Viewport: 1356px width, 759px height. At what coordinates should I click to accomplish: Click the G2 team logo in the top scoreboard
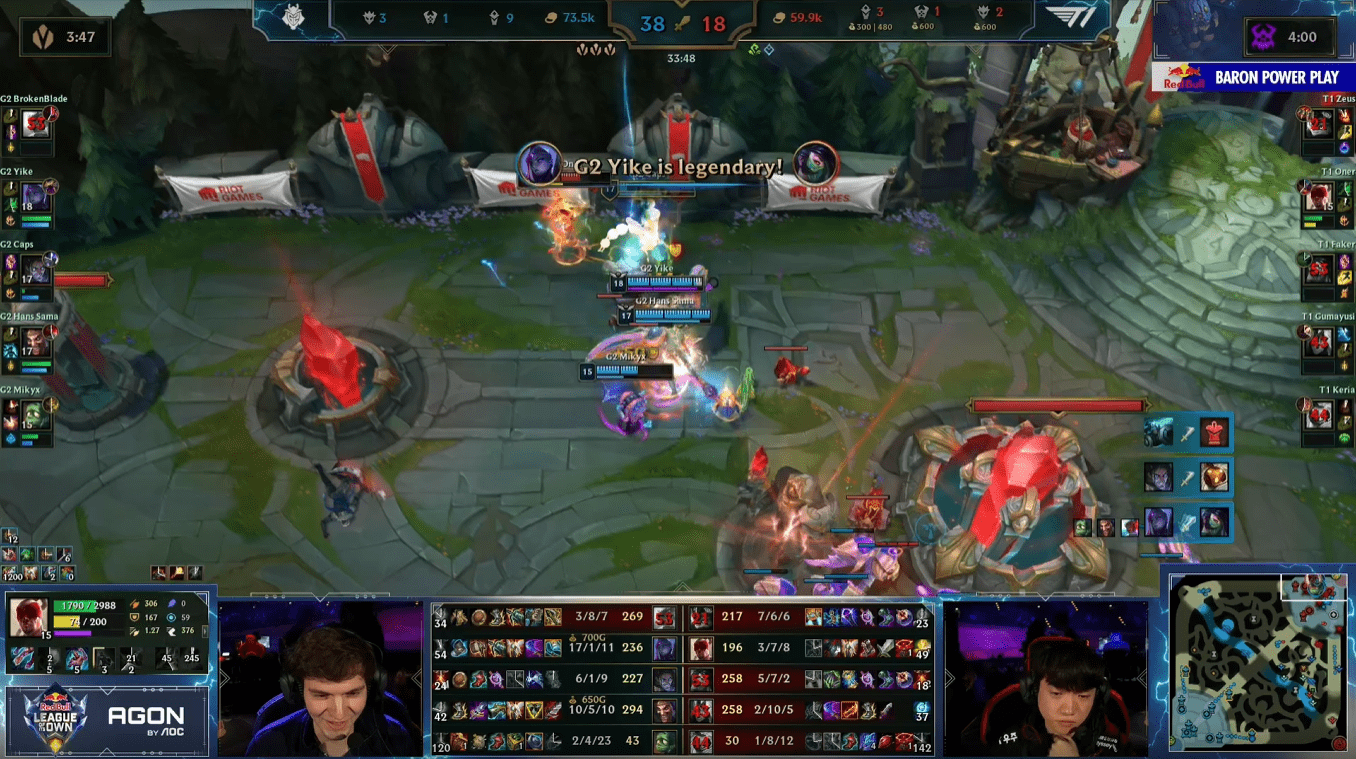[x=294, y=19]
